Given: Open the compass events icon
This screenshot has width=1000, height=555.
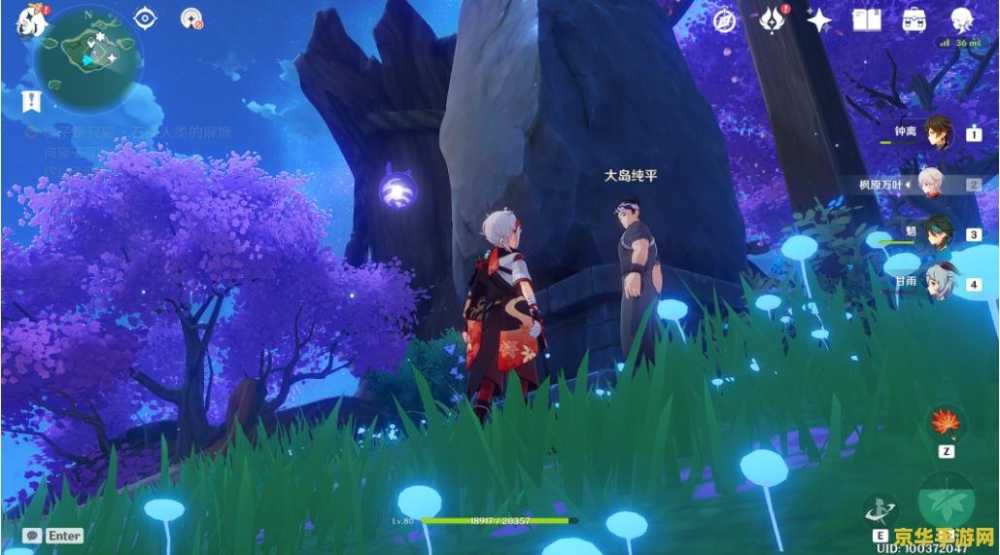Looking at the screenshot, I should [726, 19].
